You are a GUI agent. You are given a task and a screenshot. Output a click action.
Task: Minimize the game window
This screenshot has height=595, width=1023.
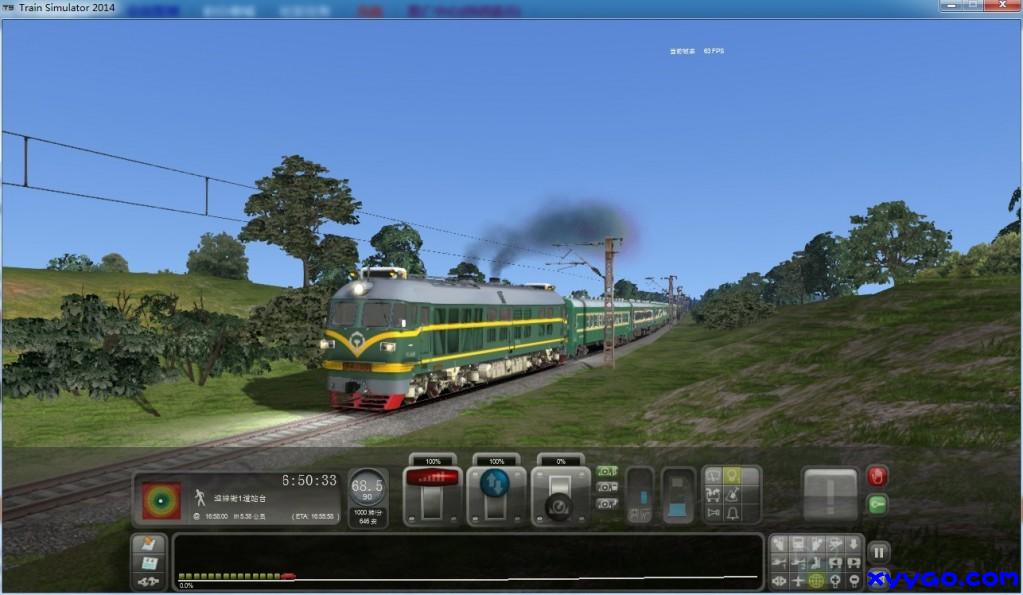pos(949,6)
